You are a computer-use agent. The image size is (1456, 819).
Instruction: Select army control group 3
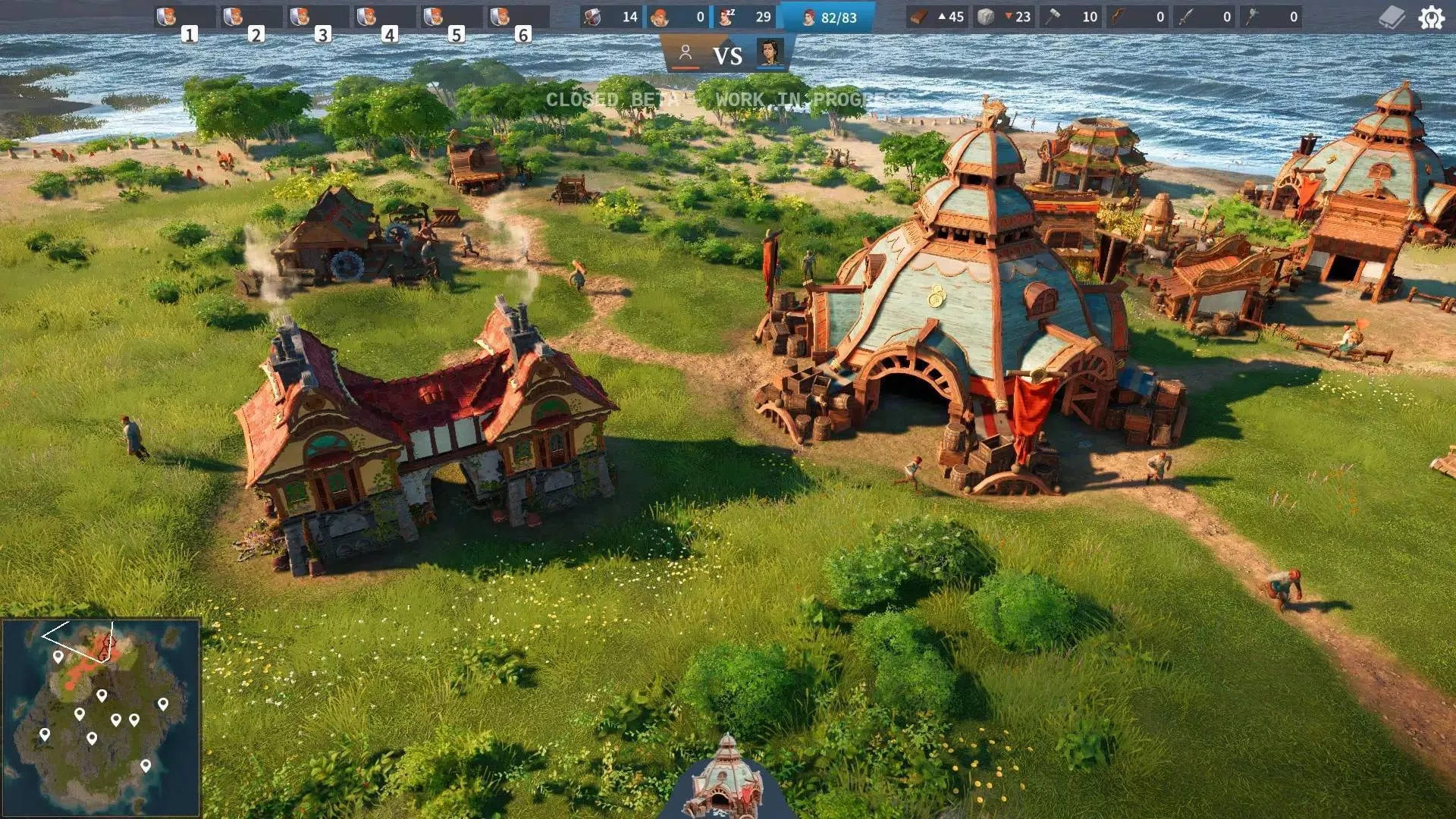tap(318, 17)
